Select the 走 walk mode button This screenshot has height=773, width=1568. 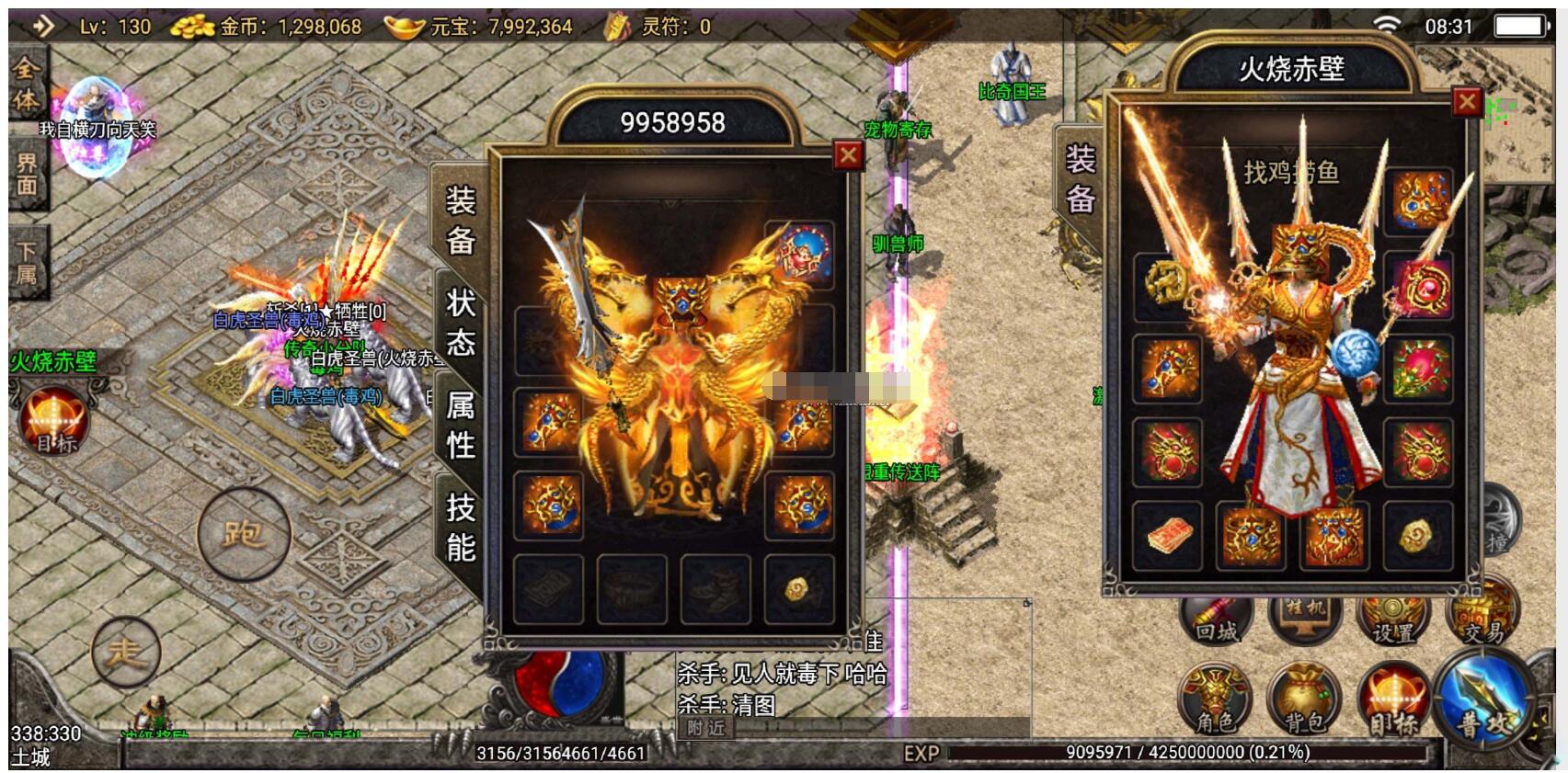pos(126,653)
